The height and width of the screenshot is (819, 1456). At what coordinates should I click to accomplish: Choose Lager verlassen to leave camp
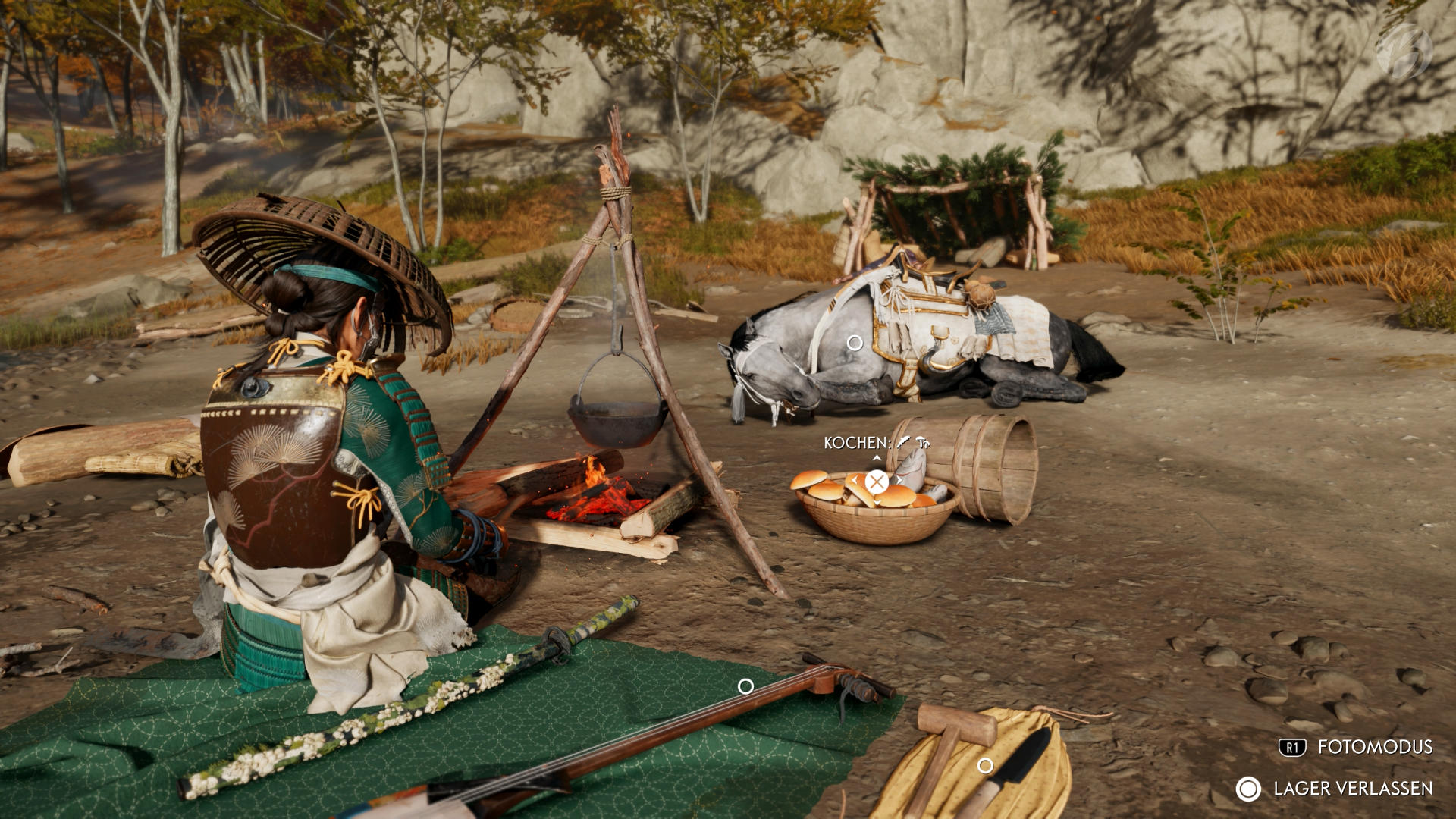pyautogui.click(x=1335, y=789)
